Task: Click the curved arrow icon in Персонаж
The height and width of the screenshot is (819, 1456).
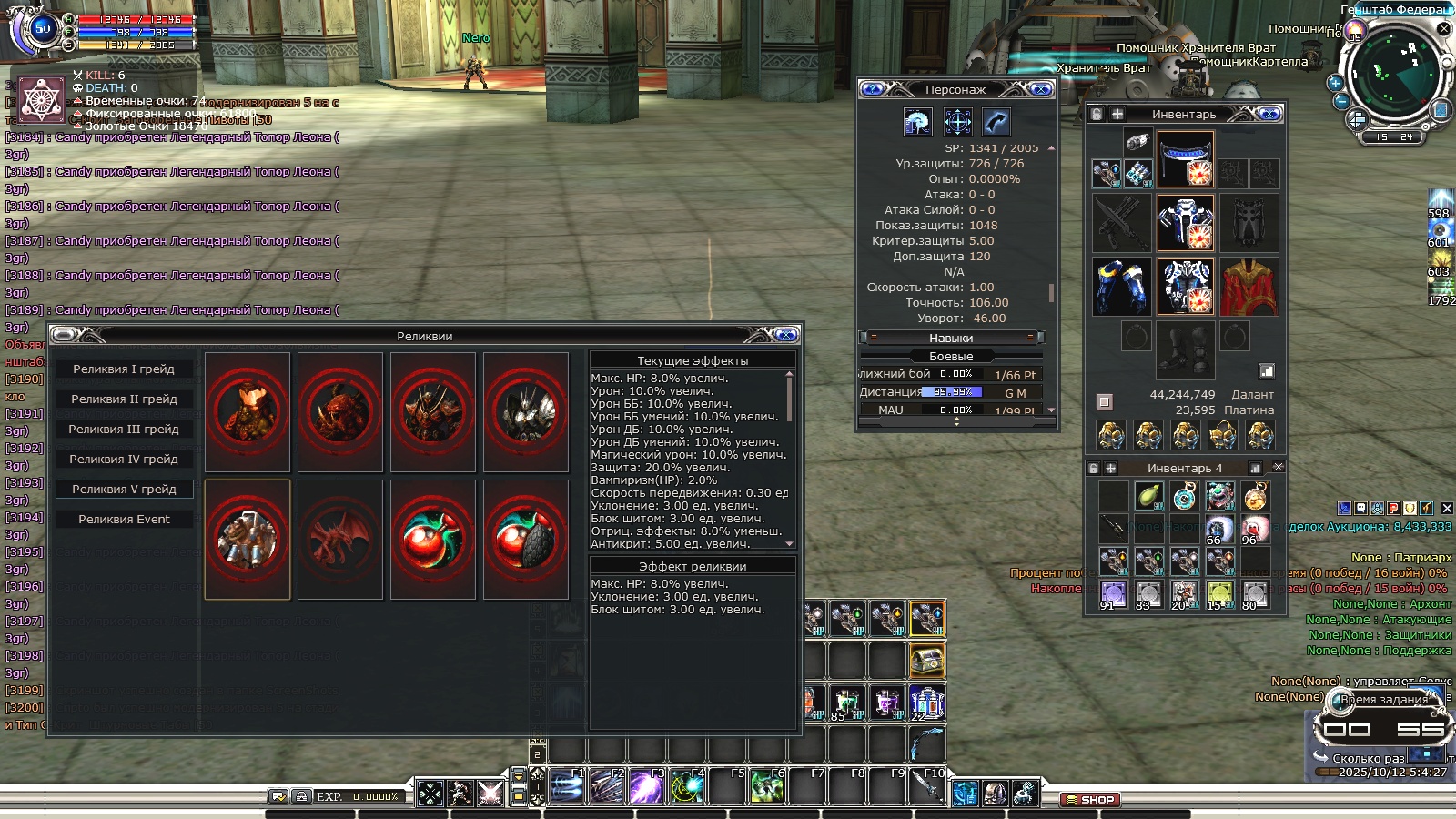Action: 996,122
